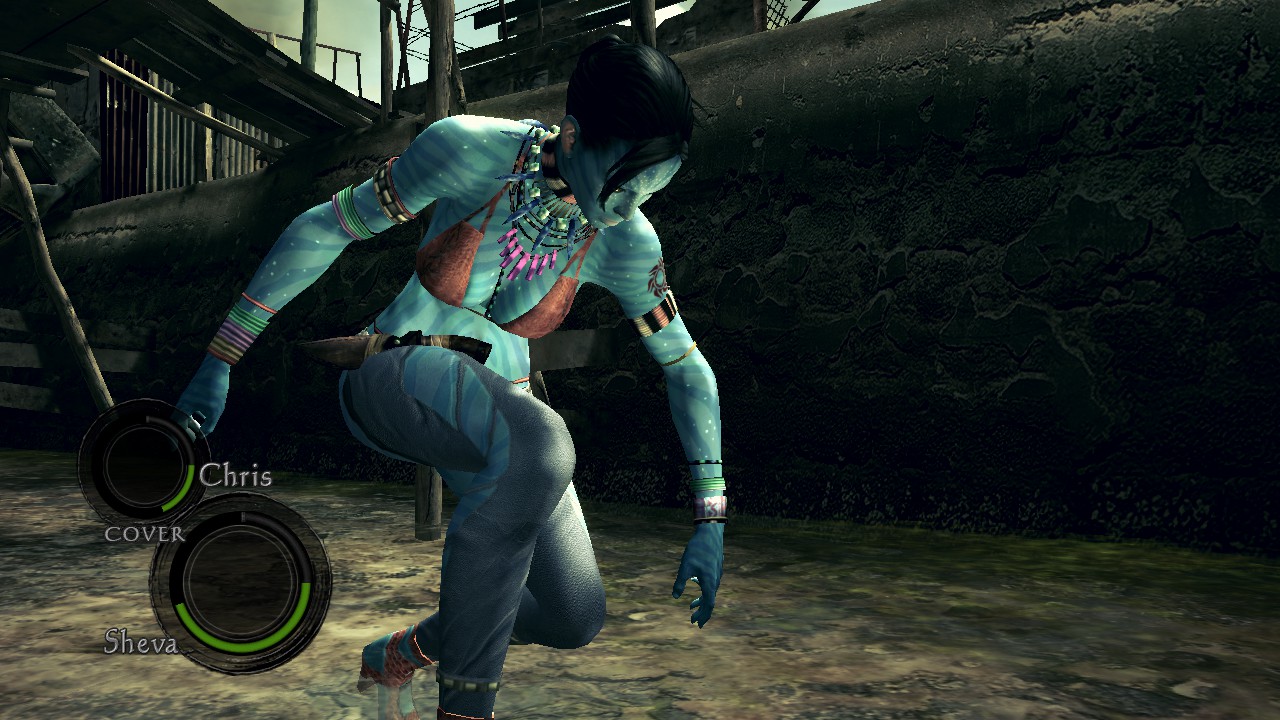Click the dark inner circle of Sheva's gauge
The width and height of the screenshot is (1280, 720).
(x=243, y=585)
